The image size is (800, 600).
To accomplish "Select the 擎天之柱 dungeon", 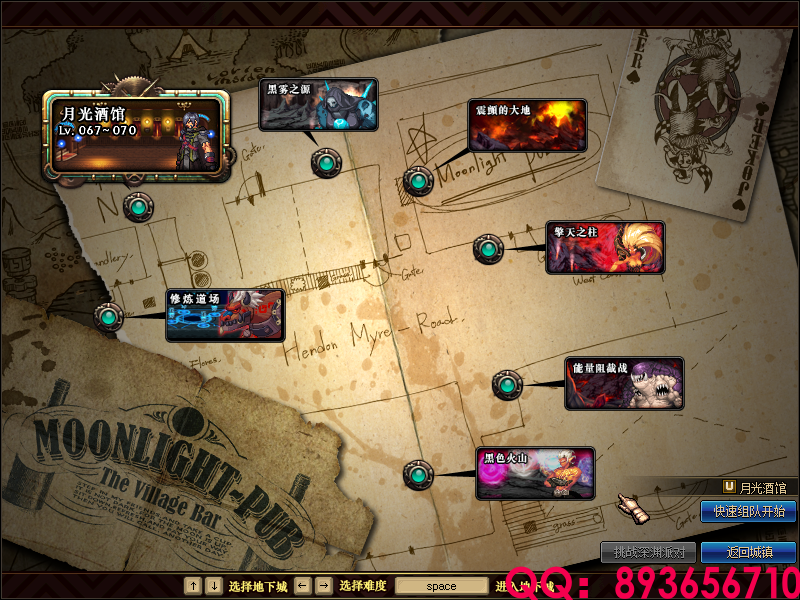I will click(x=605, y=248).
